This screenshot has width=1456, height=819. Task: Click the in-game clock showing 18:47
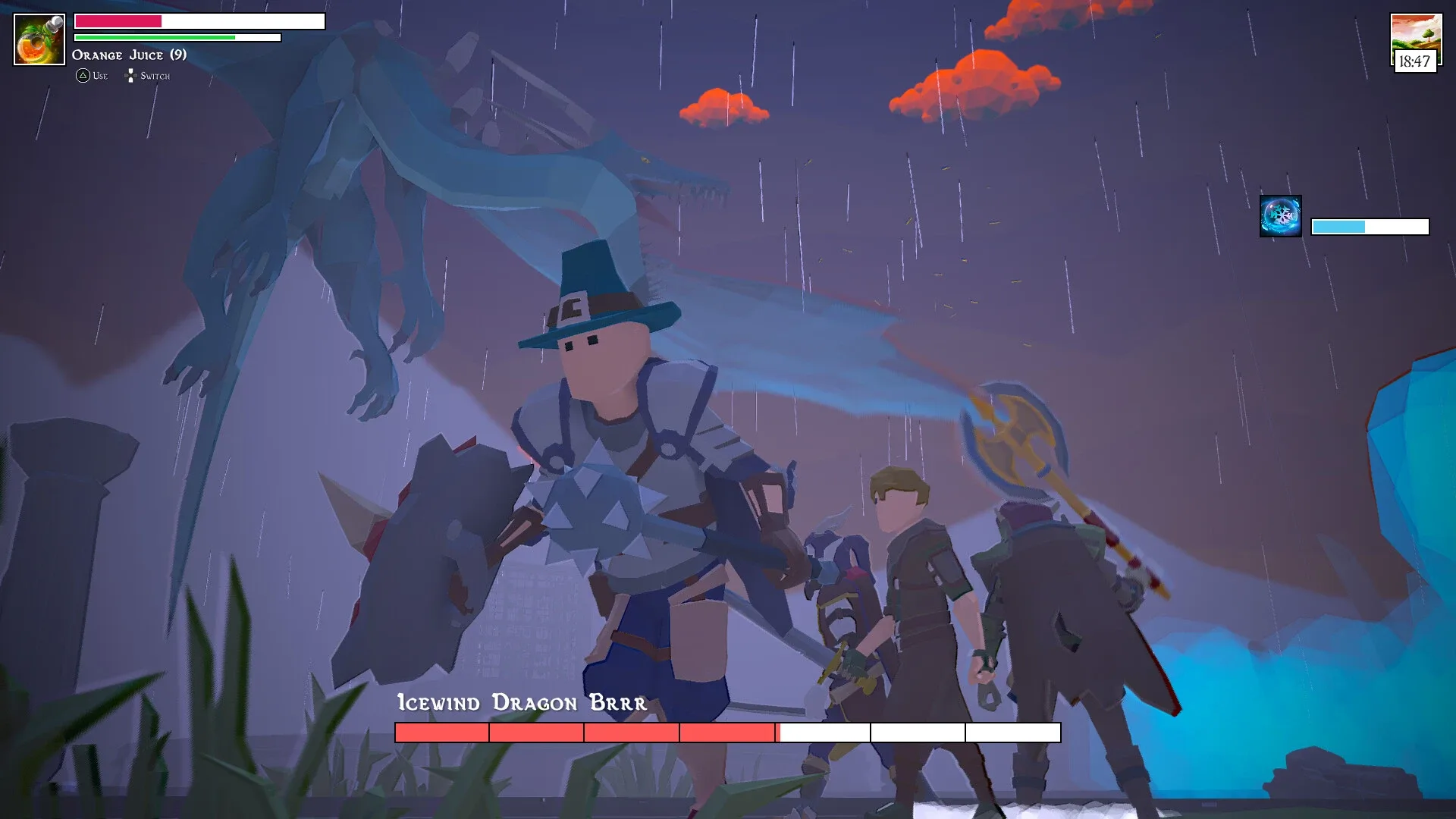(x=1415, y=60)
